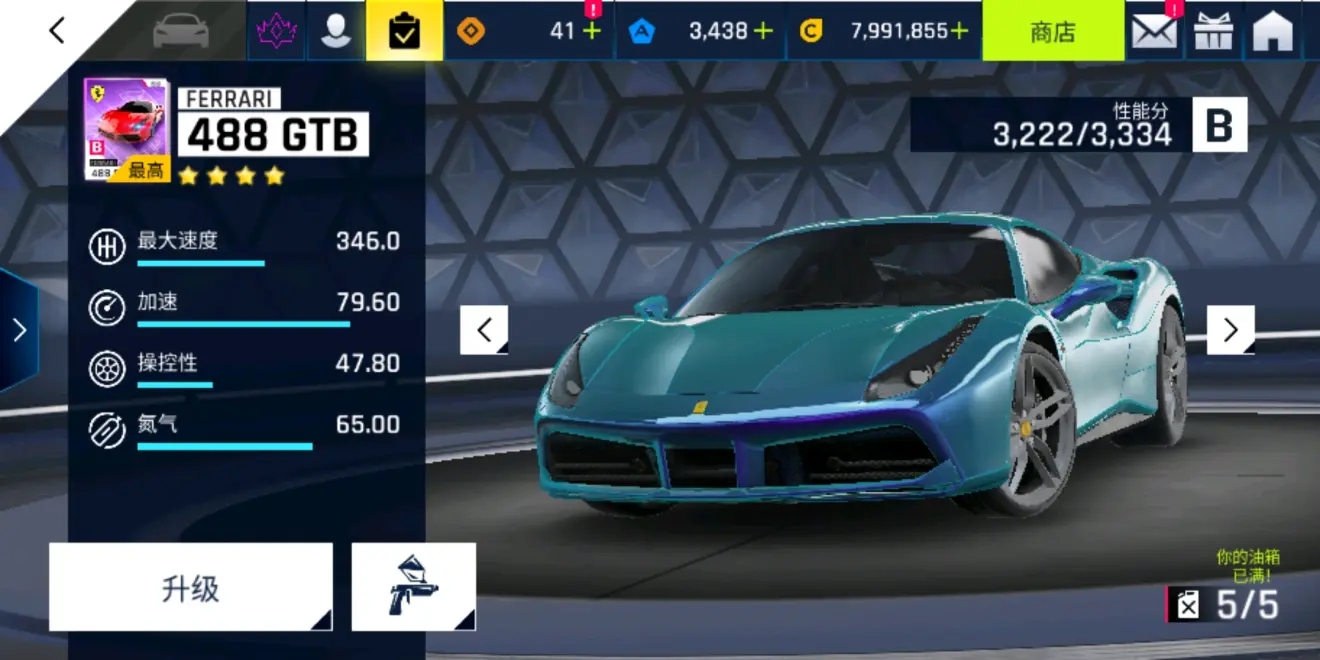This screenshot has width=1320, height=660.
Task: Select the Ferrari 488 GTB card thumbnail
Action: coord(126,130)
